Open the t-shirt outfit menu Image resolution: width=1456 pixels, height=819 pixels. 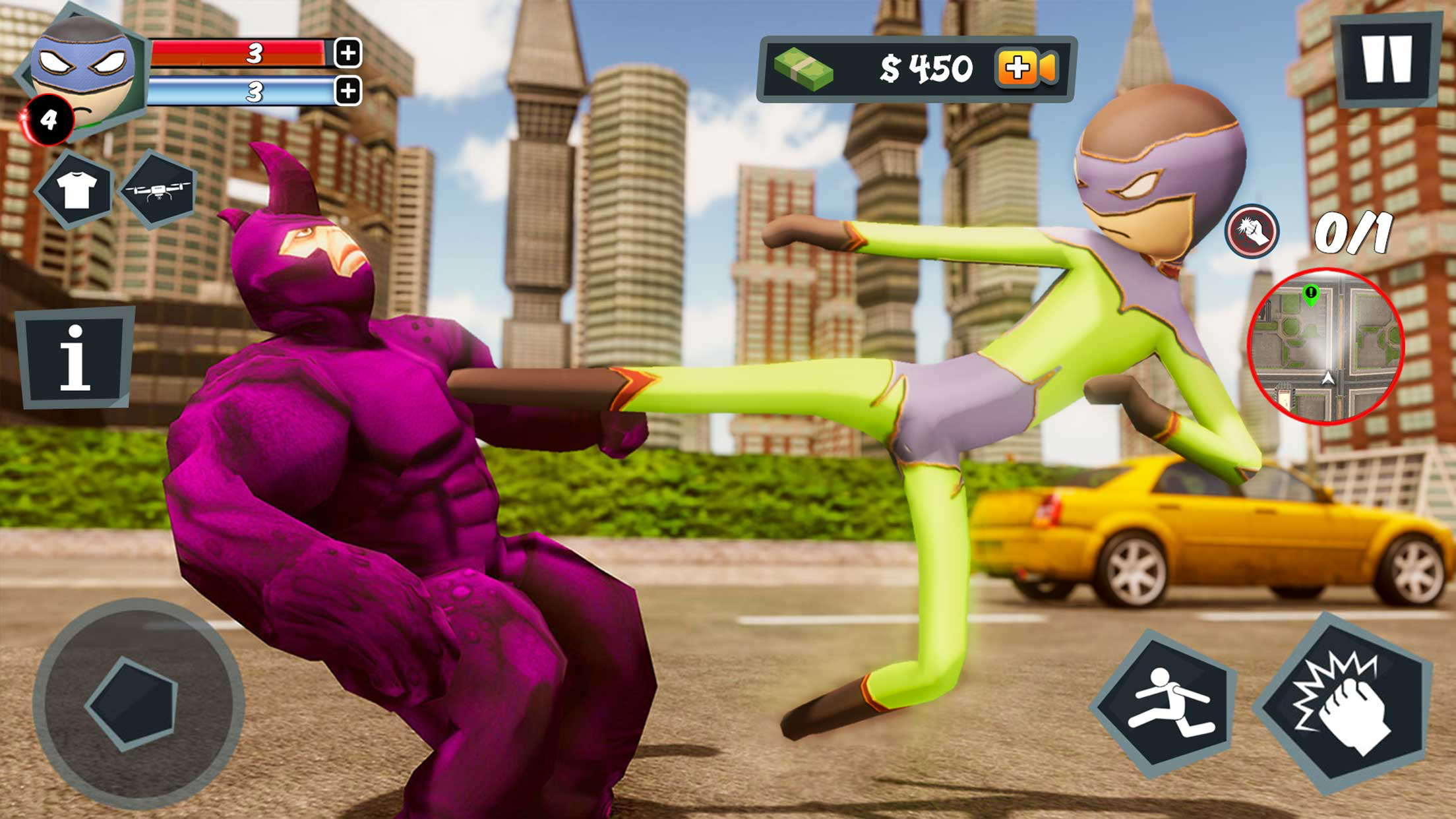pos(75,190)
